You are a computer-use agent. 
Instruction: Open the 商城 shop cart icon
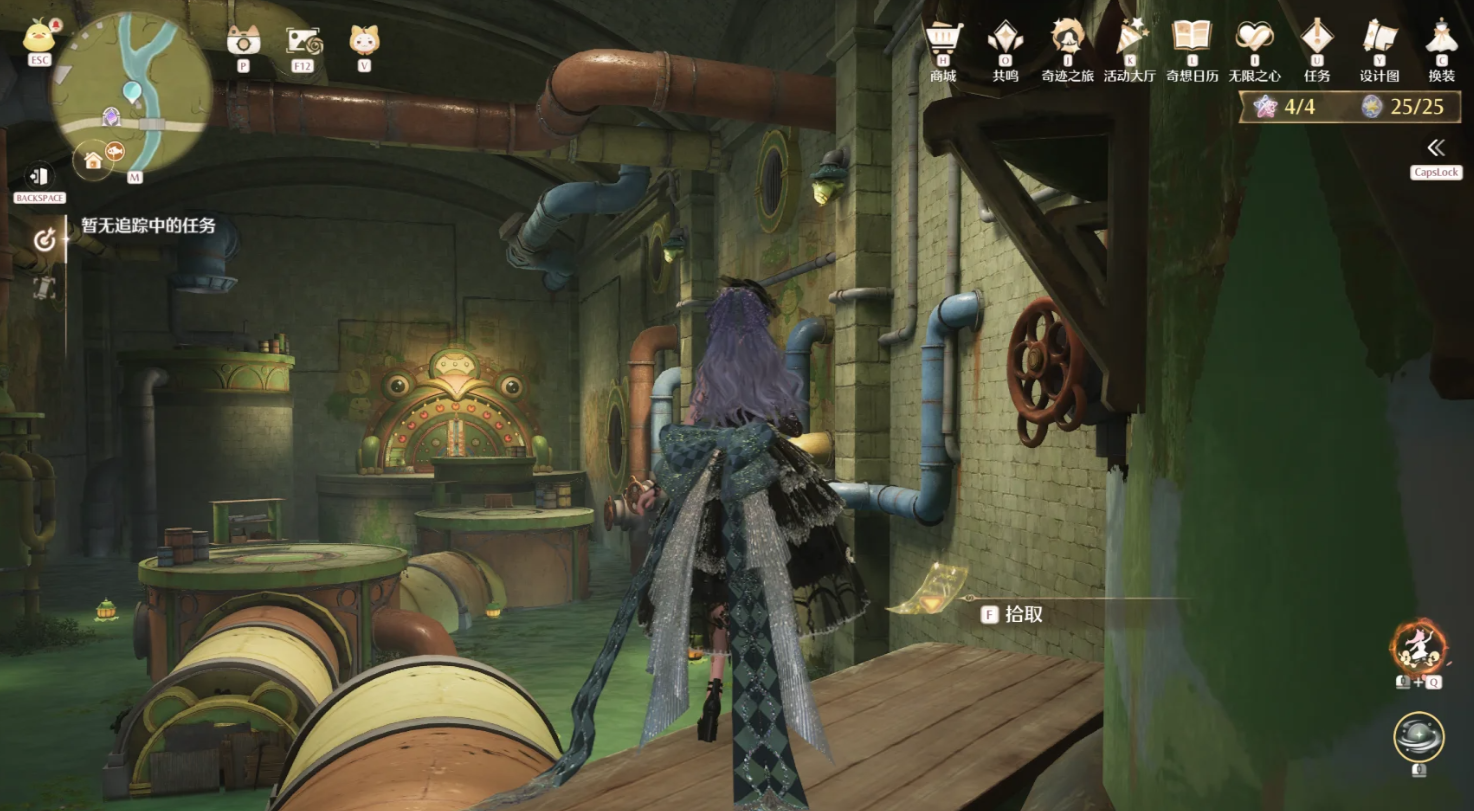click(x=942, y=40)
